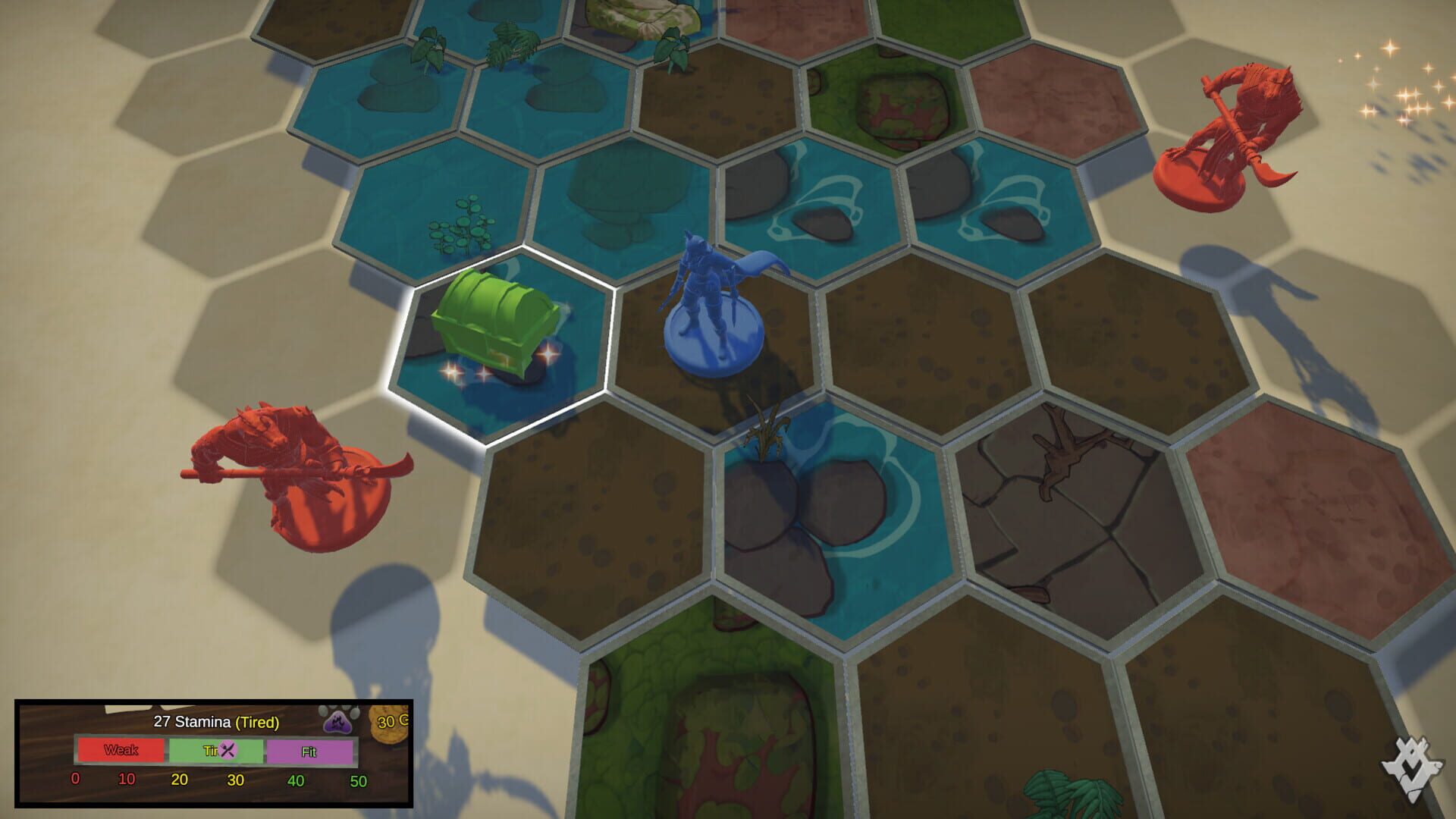Click the fork and knife food icon
The height and width of the screenshot is (819, 1456).
click(x=228, y=749)
